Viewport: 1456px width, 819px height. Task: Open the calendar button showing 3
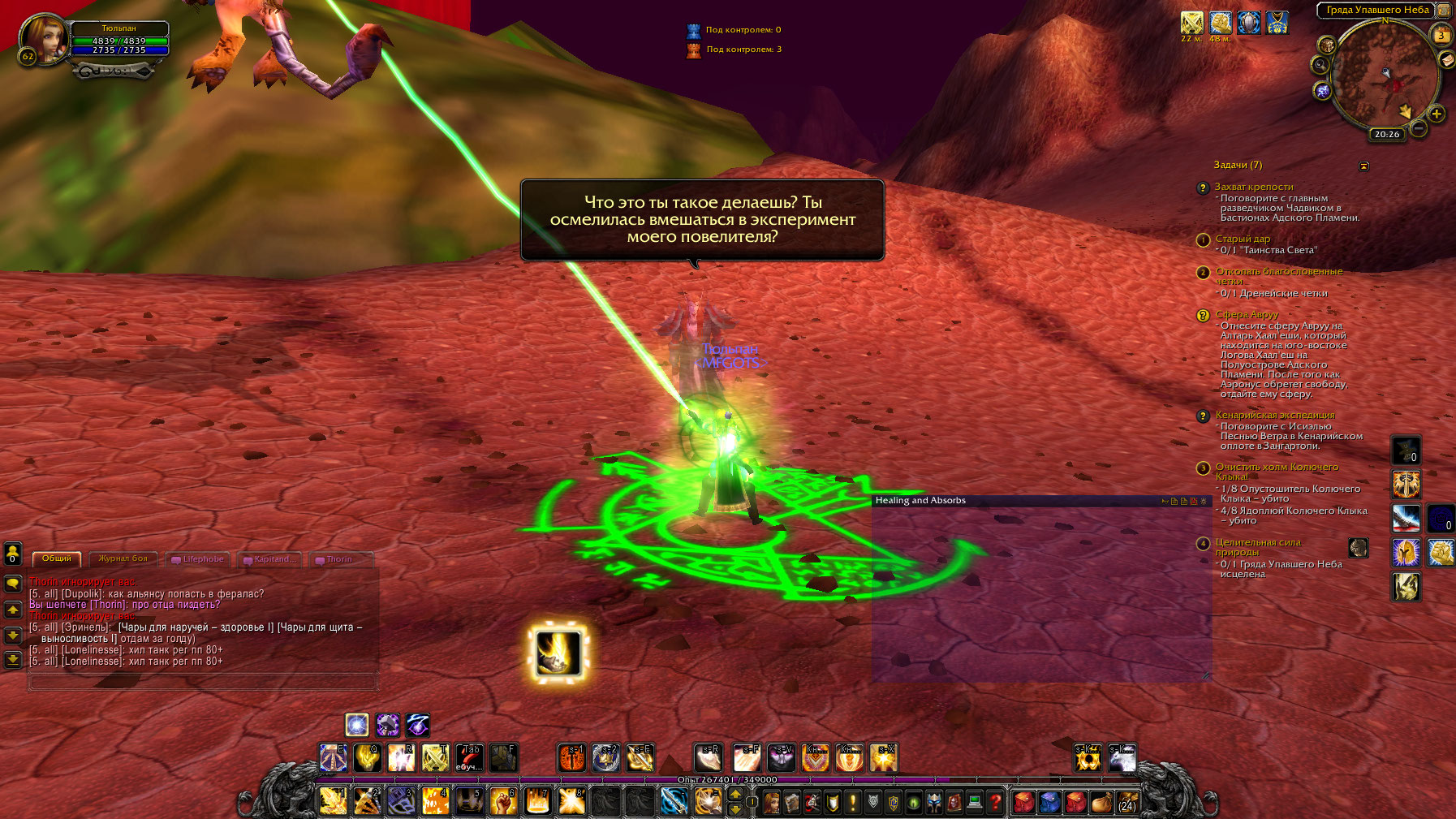pos(1441,35)
